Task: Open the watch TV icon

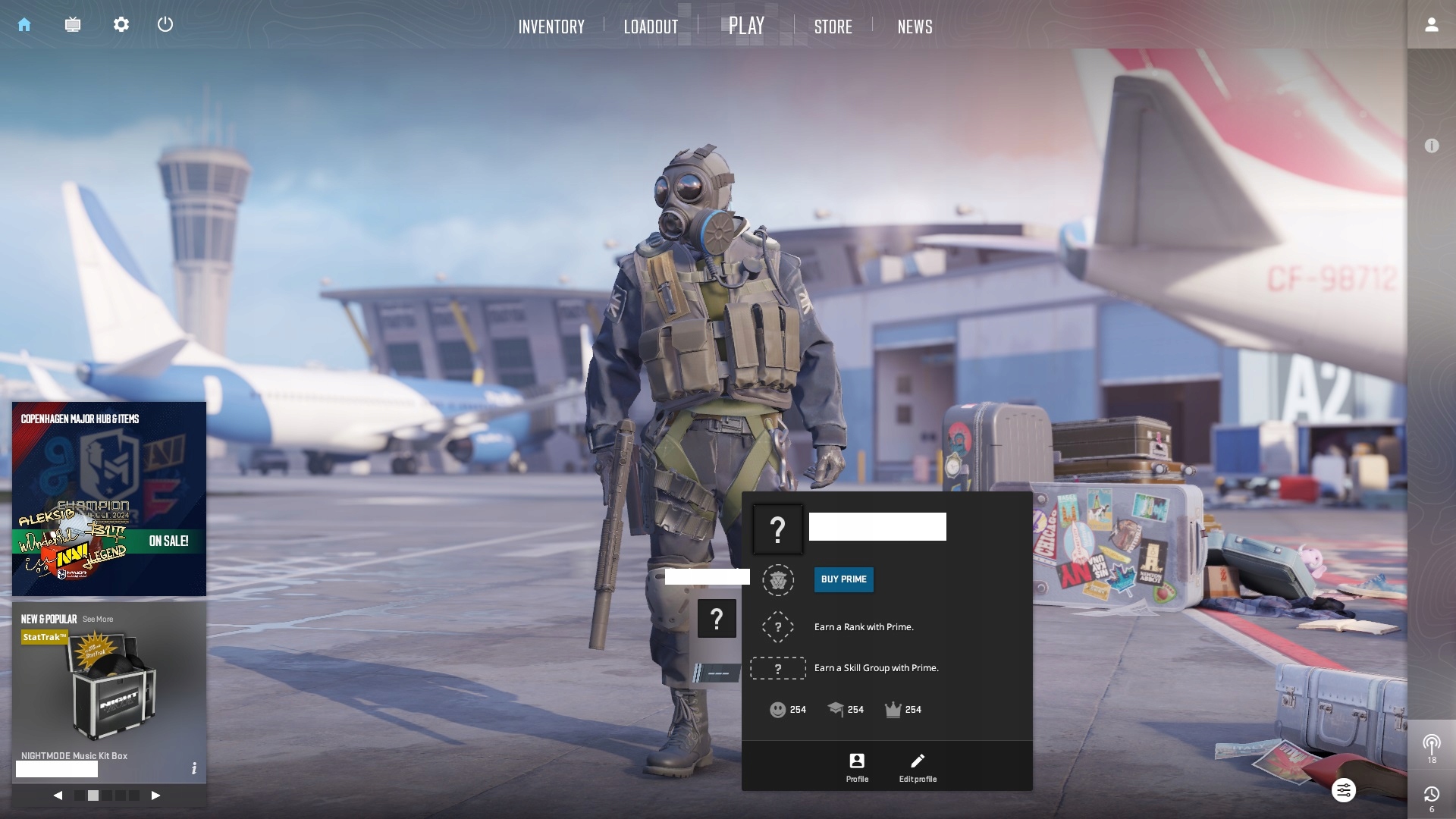Action: [73, 25]
